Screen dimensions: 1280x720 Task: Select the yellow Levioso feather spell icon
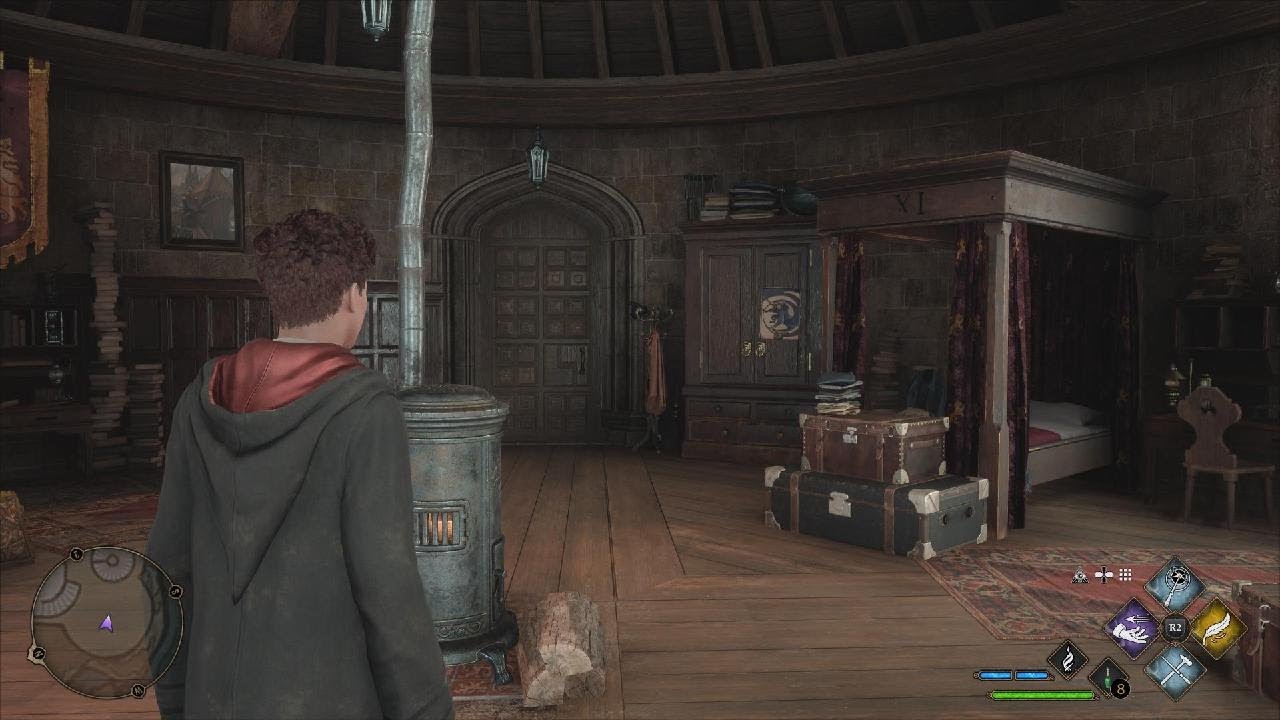click(x=1216, y=627)
